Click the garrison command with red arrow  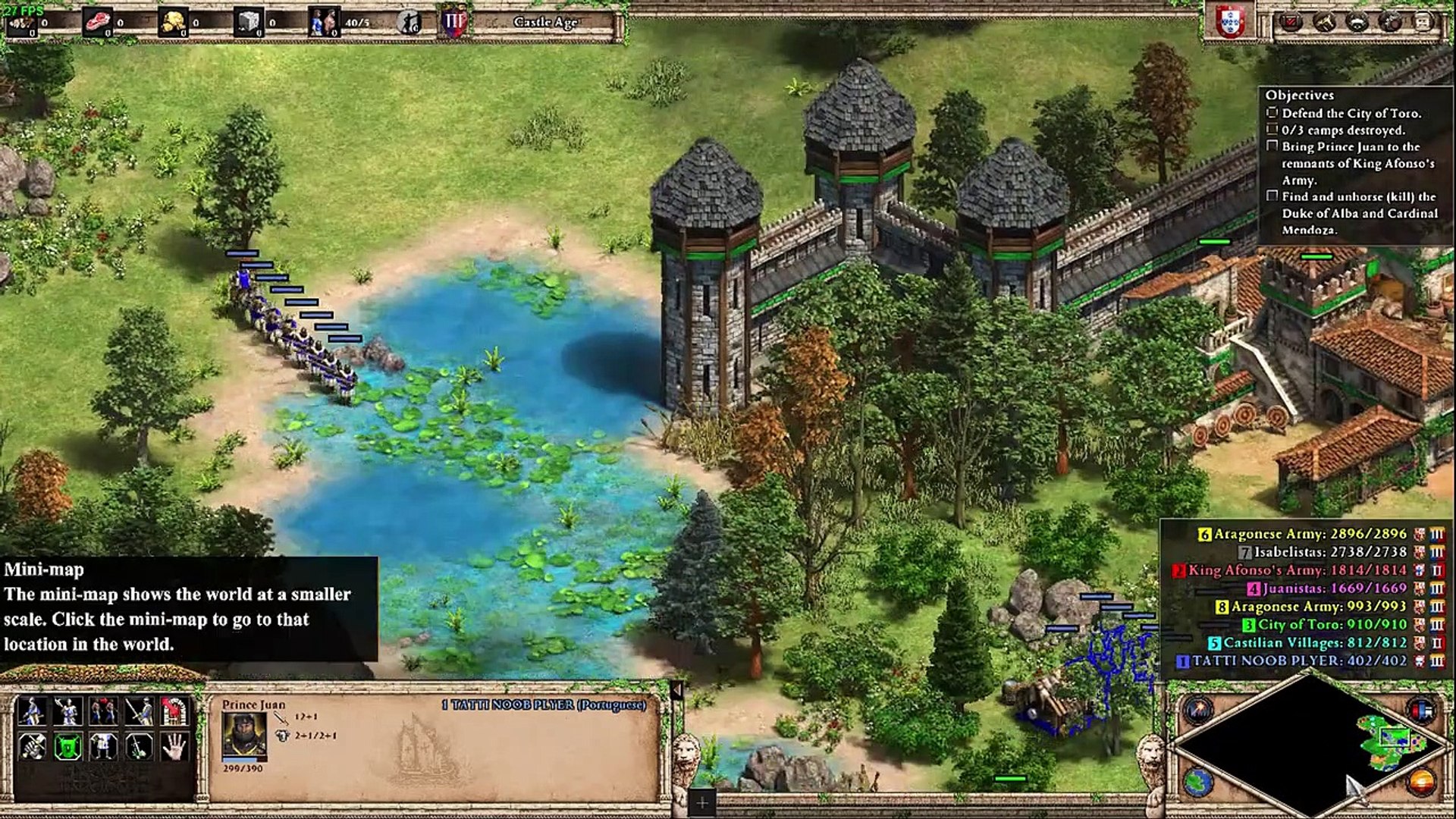pyautogui.click(x=174, y=711)
